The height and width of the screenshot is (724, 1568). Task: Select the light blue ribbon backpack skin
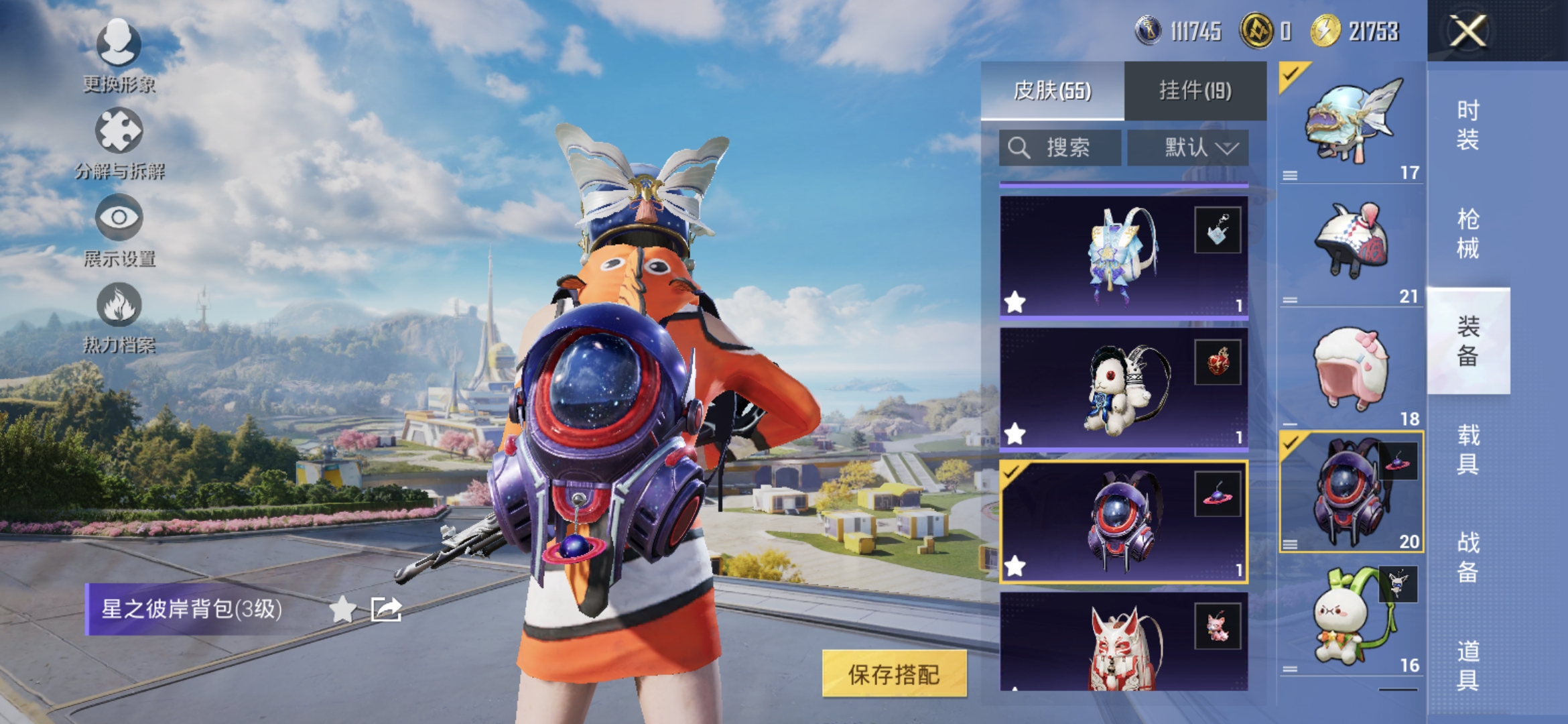click(1123, 256)
